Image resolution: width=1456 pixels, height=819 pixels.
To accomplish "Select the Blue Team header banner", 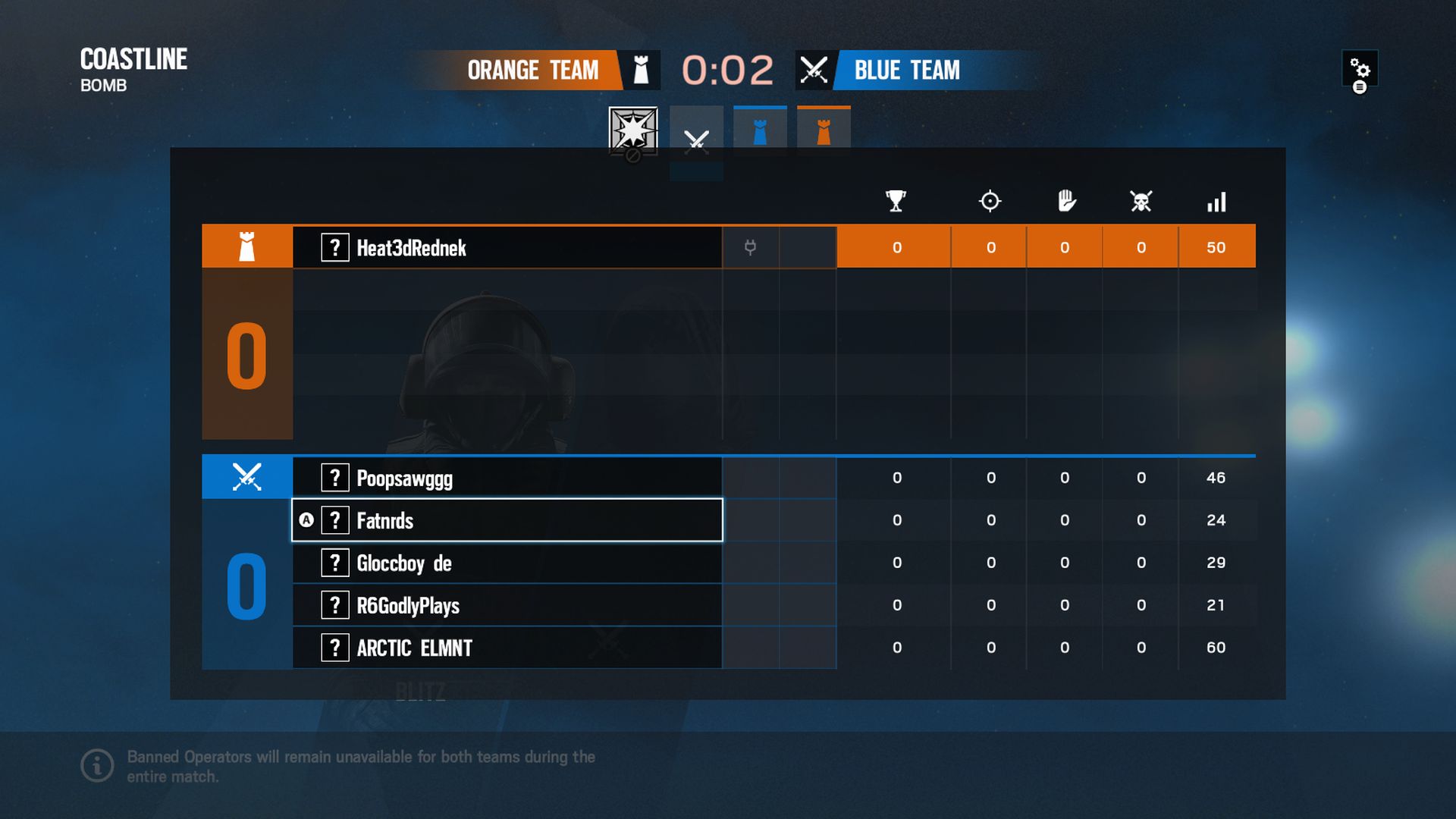I will click(906, 71).
